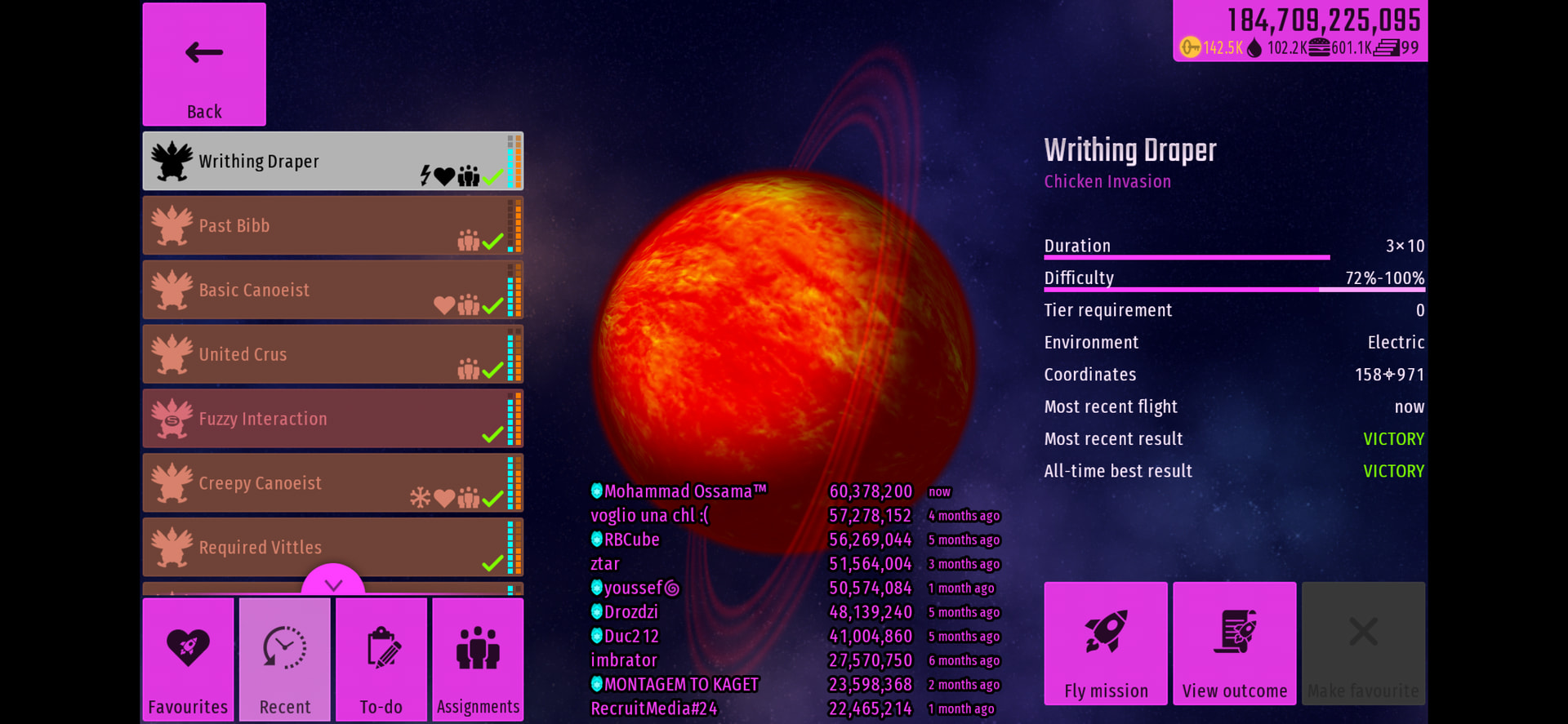Expand the mission list with the down arrow

333,583
